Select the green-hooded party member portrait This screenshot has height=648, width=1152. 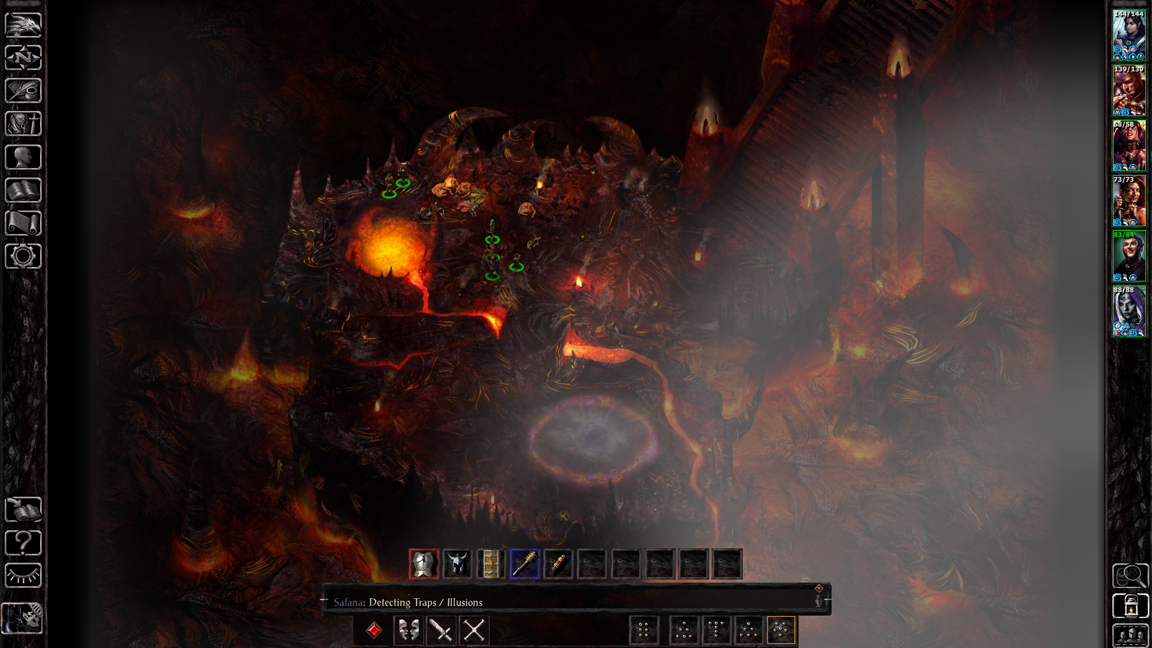(1129, 256)
